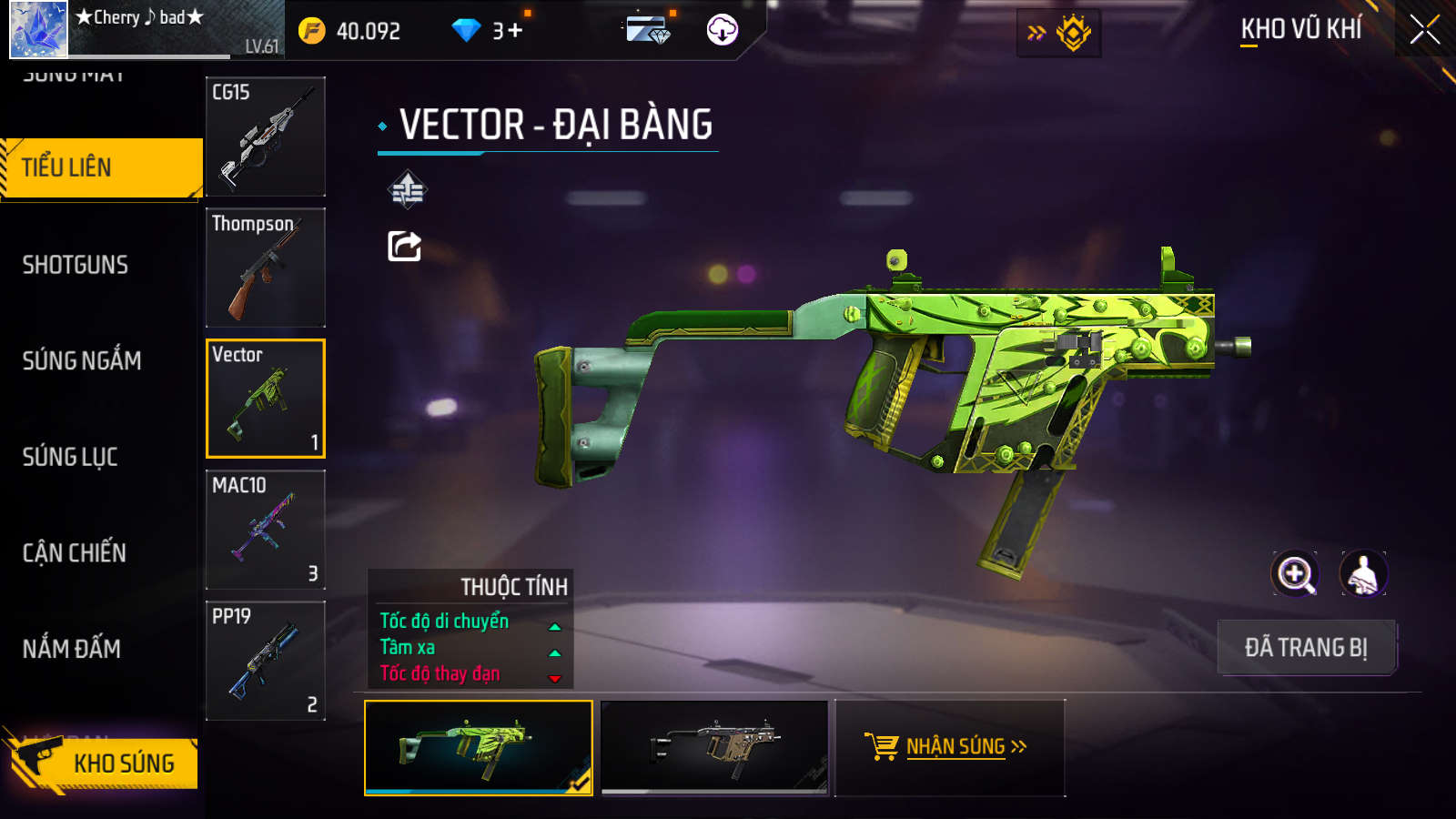Screen dimensions: 1456x819
Task: Close the weapon armory screen
Action: click(x=1424, y=30)
